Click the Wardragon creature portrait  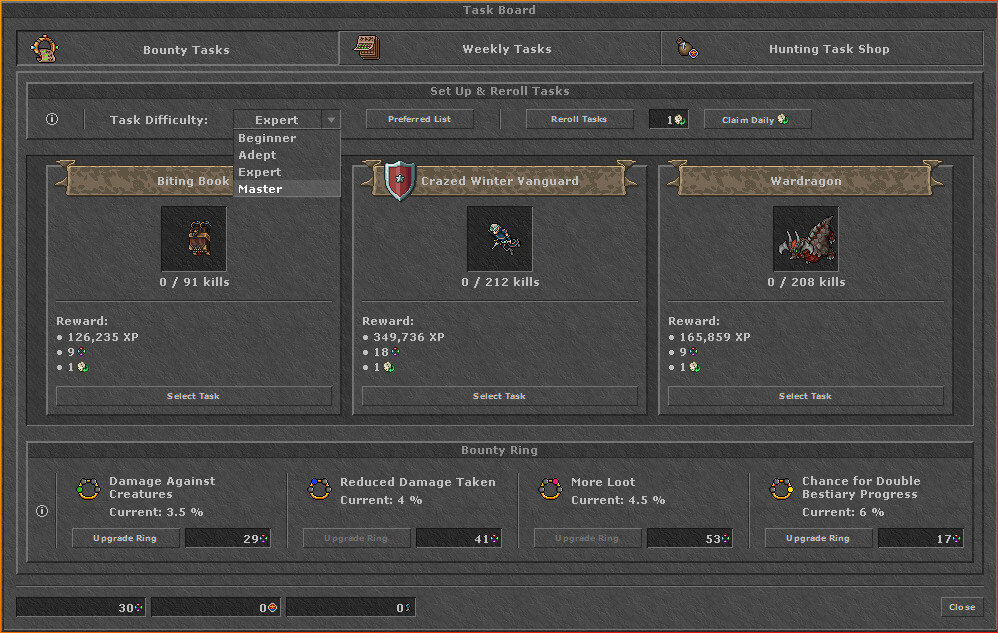(805, 239)
